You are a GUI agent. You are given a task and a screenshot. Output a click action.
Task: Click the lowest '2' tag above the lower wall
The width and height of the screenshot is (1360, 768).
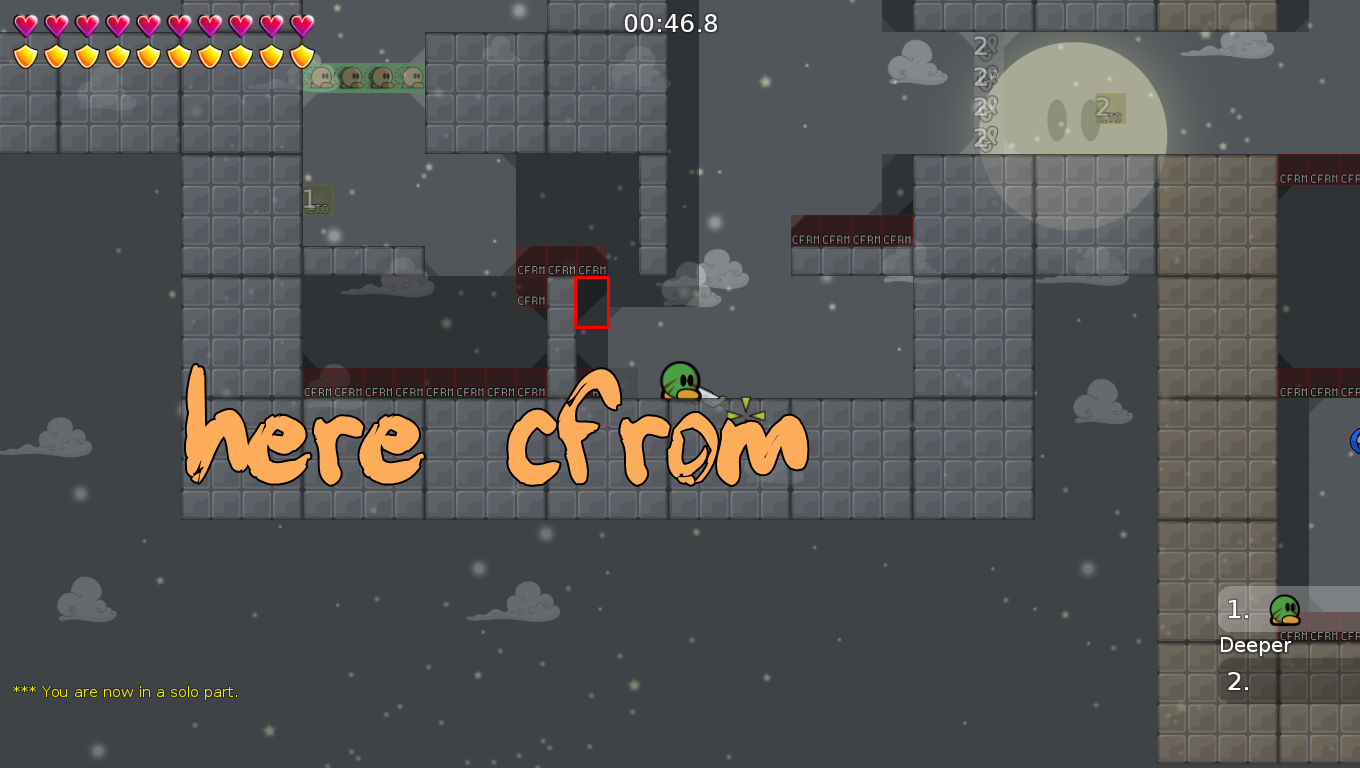(x=981, y=136)
